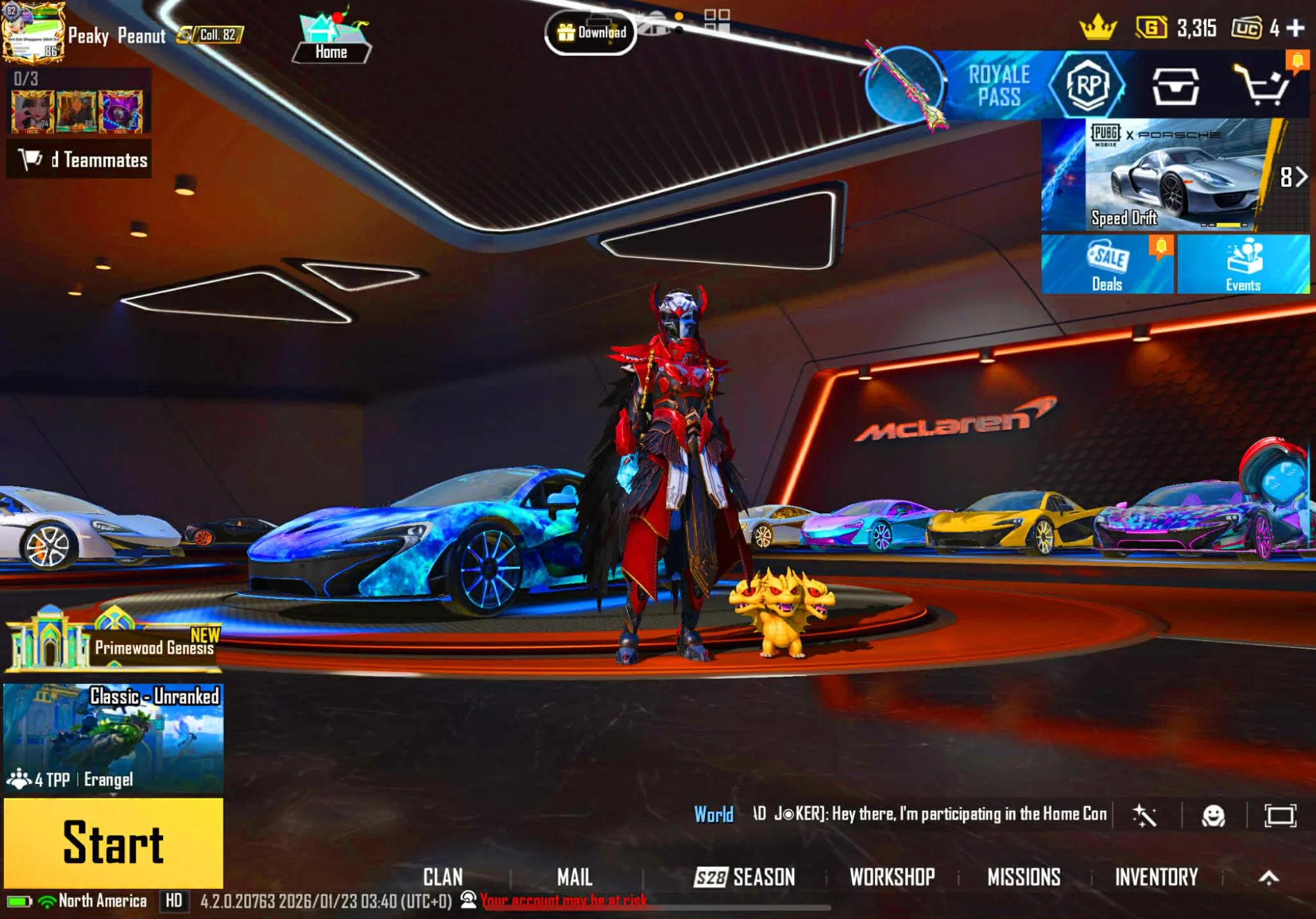Open the shopping cart shop

point(1261,86)
